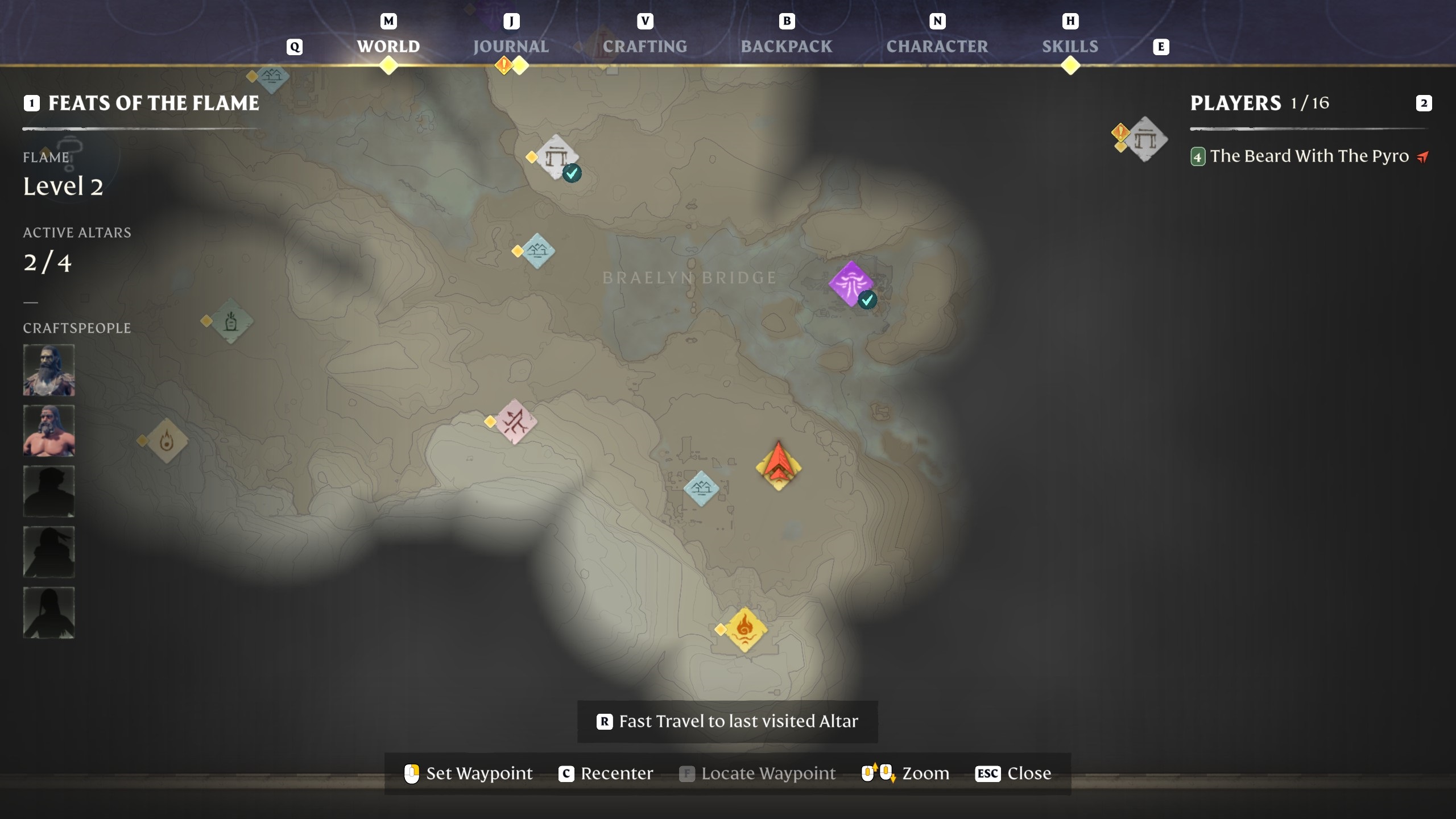Screen dimensions: 1456x819
Task: Click the orange player position arrow marker
Action: 778,464
